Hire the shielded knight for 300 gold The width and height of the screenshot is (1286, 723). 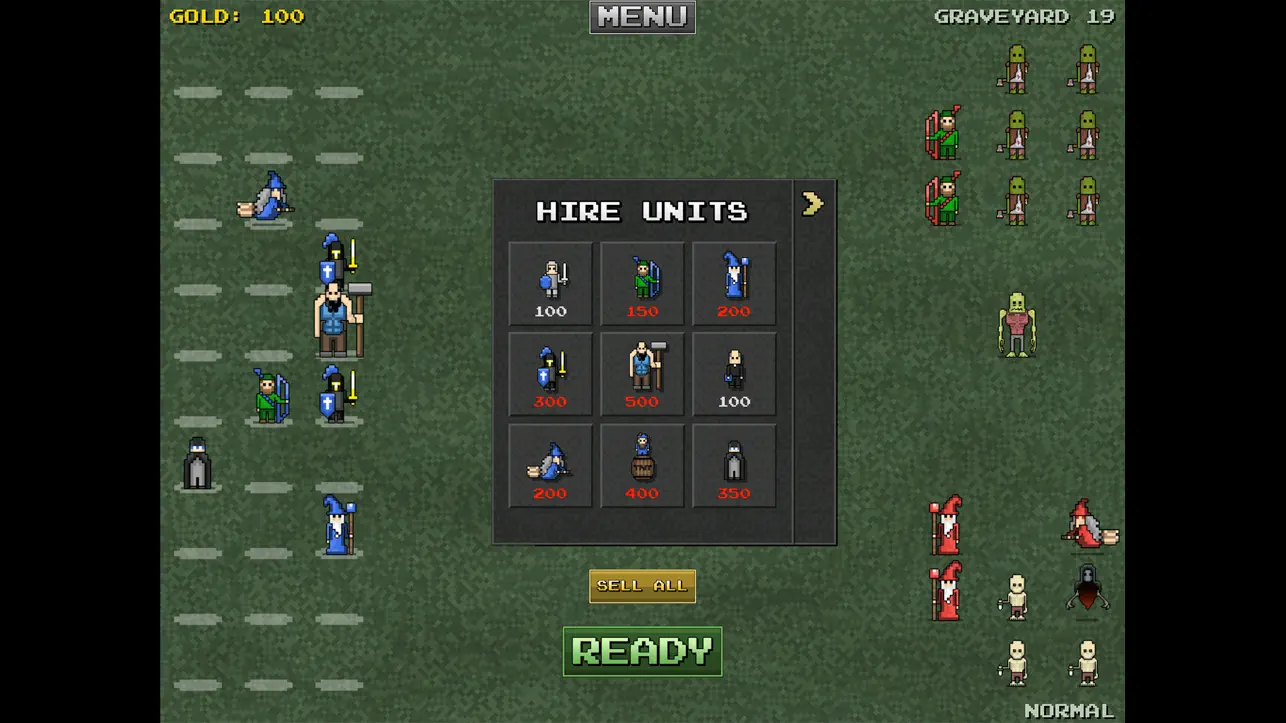pyautogui.click(x=549, y=373)
